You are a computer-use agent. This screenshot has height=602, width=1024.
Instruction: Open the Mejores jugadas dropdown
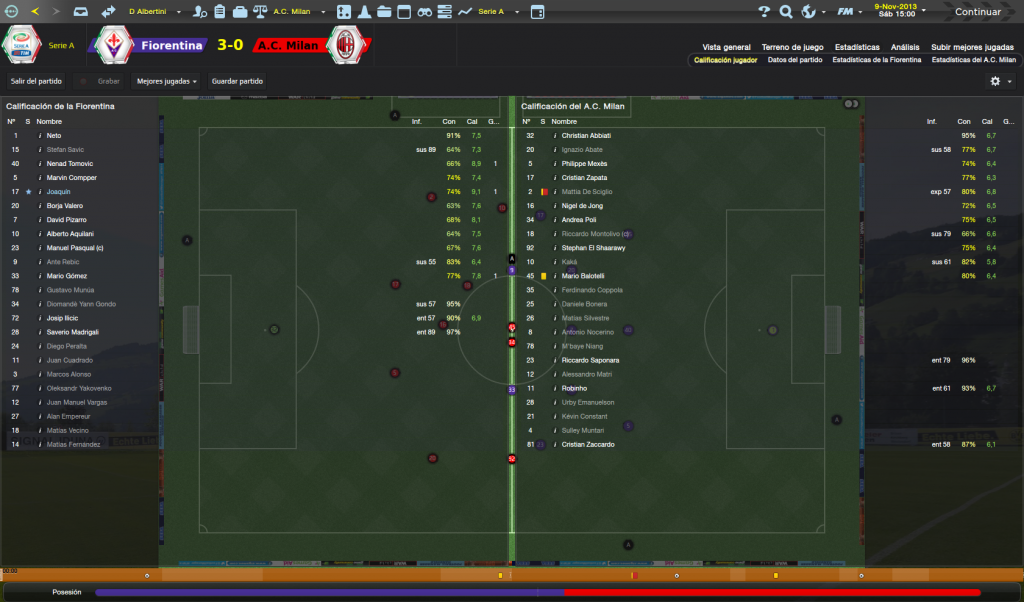(x=165, y=81)
